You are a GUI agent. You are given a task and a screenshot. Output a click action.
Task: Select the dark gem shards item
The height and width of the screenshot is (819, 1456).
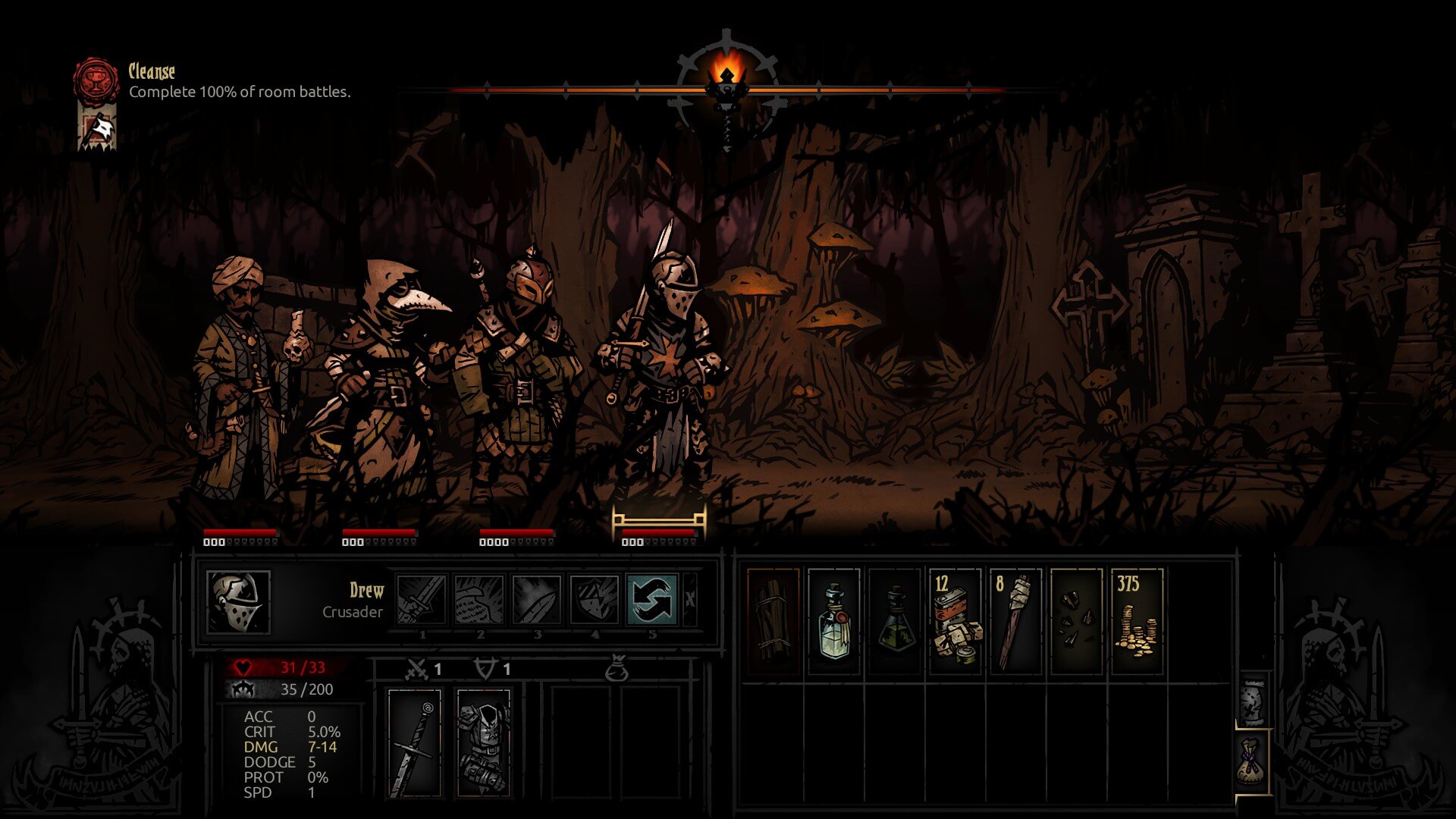point(1077,621)
